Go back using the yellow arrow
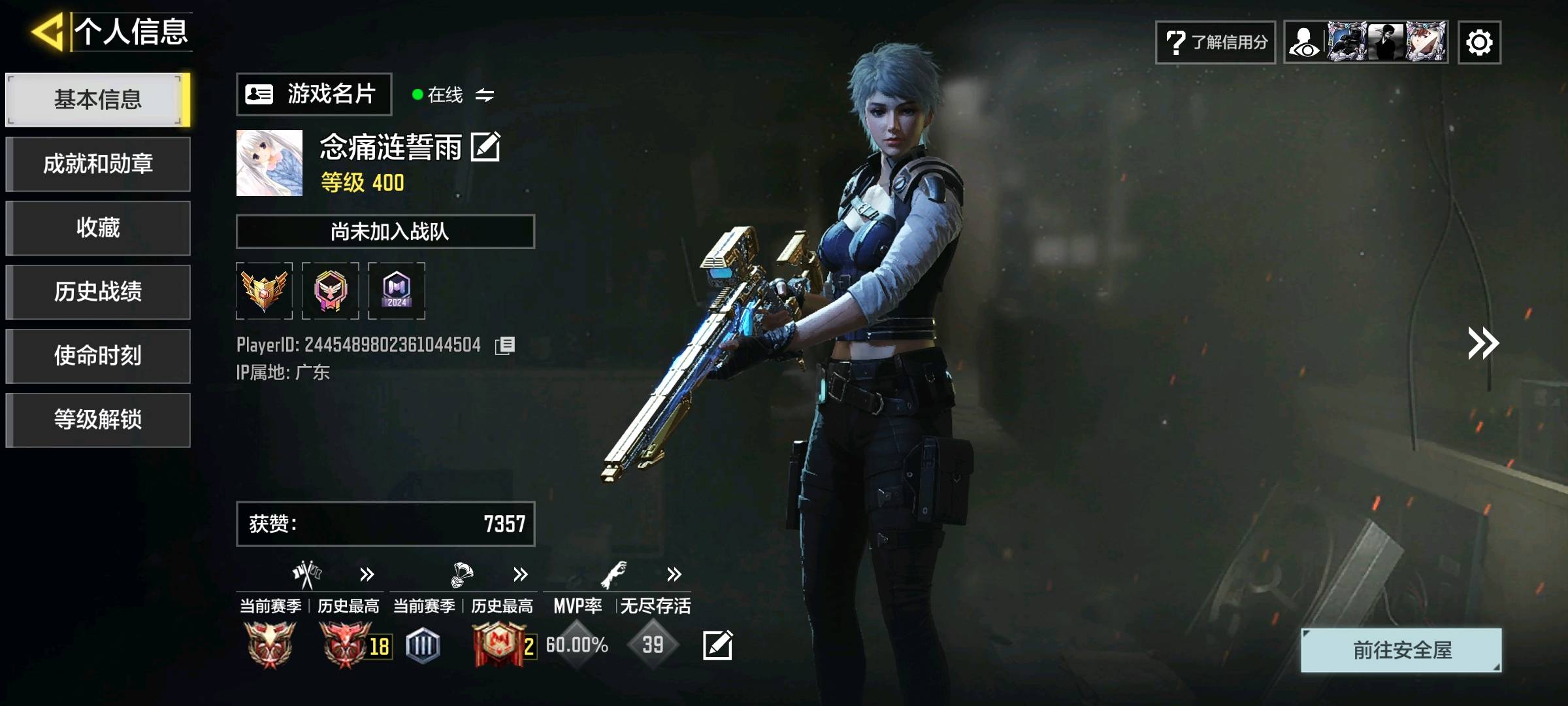This screenshot has width=1568, height=706. 47,31
